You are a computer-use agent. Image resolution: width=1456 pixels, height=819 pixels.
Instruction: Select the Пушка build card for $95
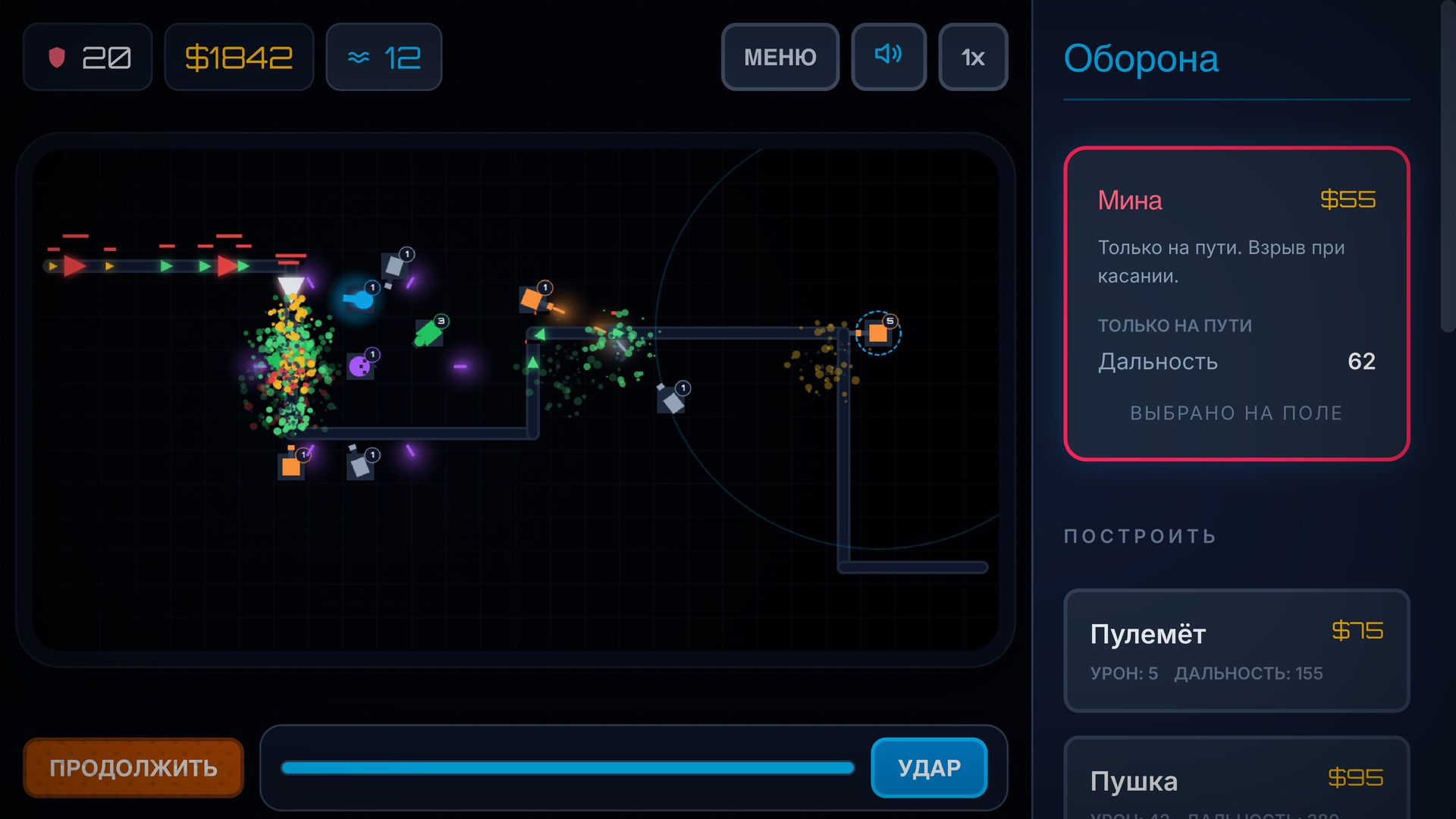(1236, 780)
